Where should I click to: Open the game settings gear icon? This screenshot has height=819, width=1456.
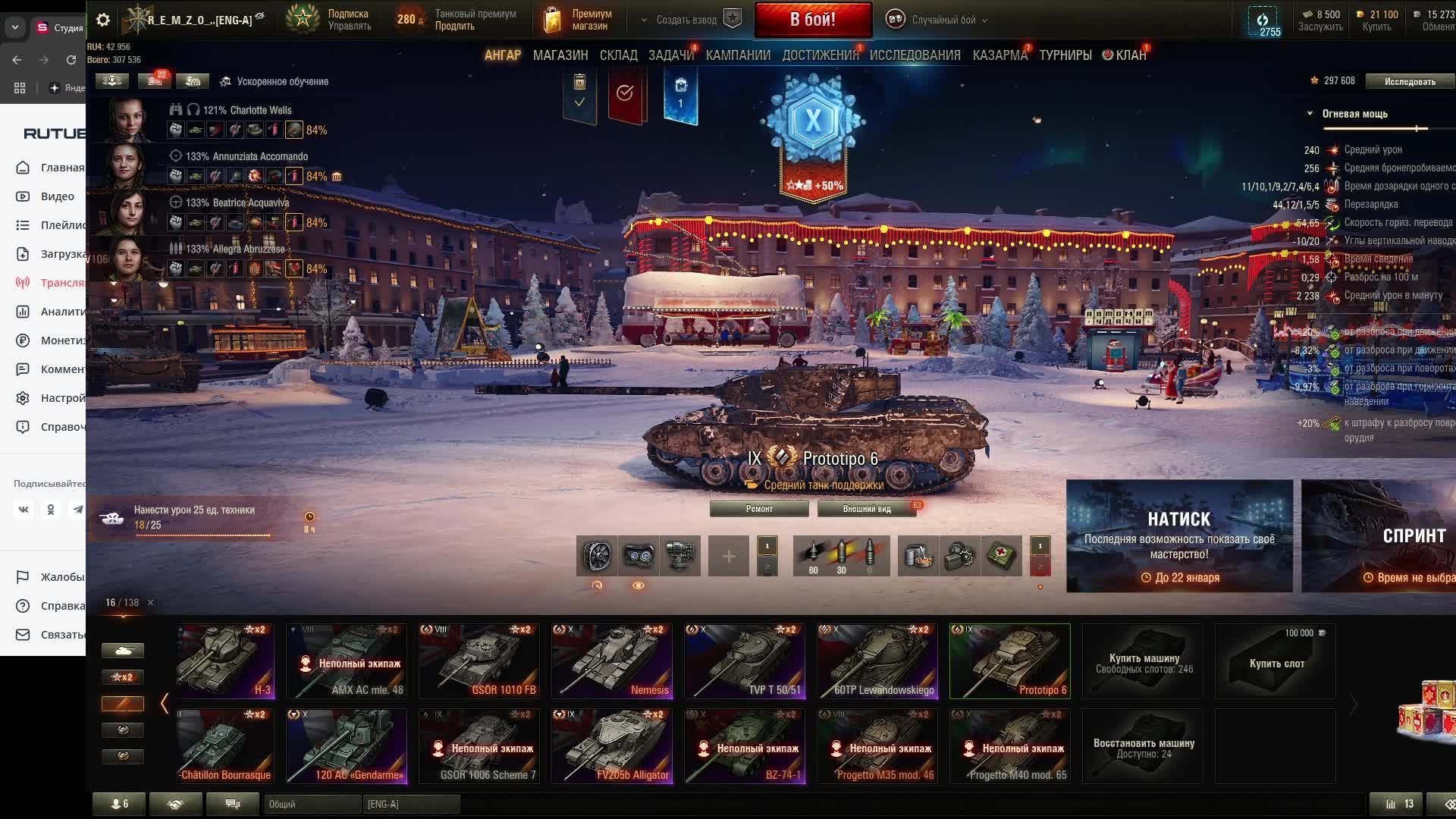coord(103,20)
